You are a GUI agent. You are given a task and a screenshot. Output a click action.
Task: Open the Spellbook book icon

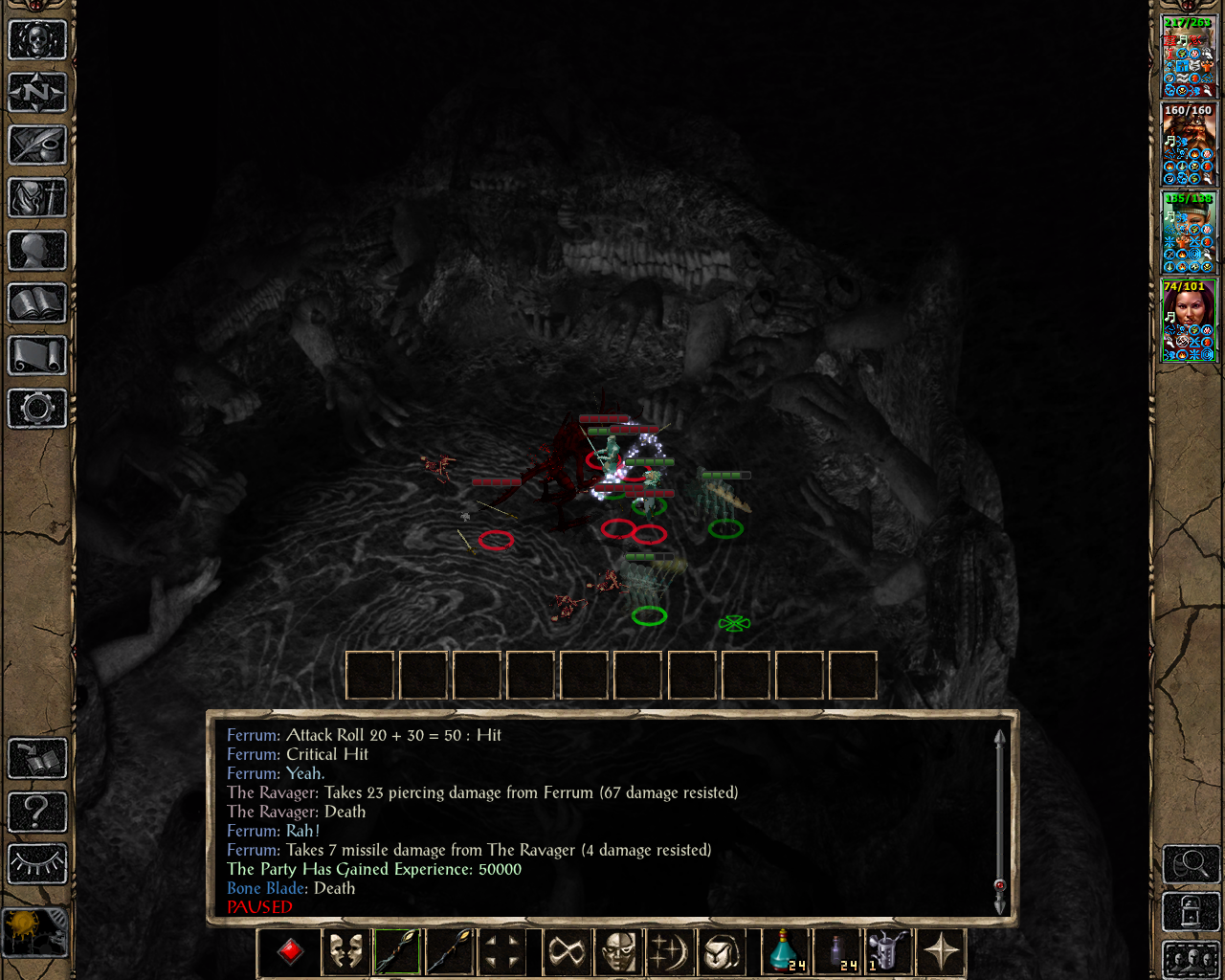pyautogui.click(x=36, y=303)
